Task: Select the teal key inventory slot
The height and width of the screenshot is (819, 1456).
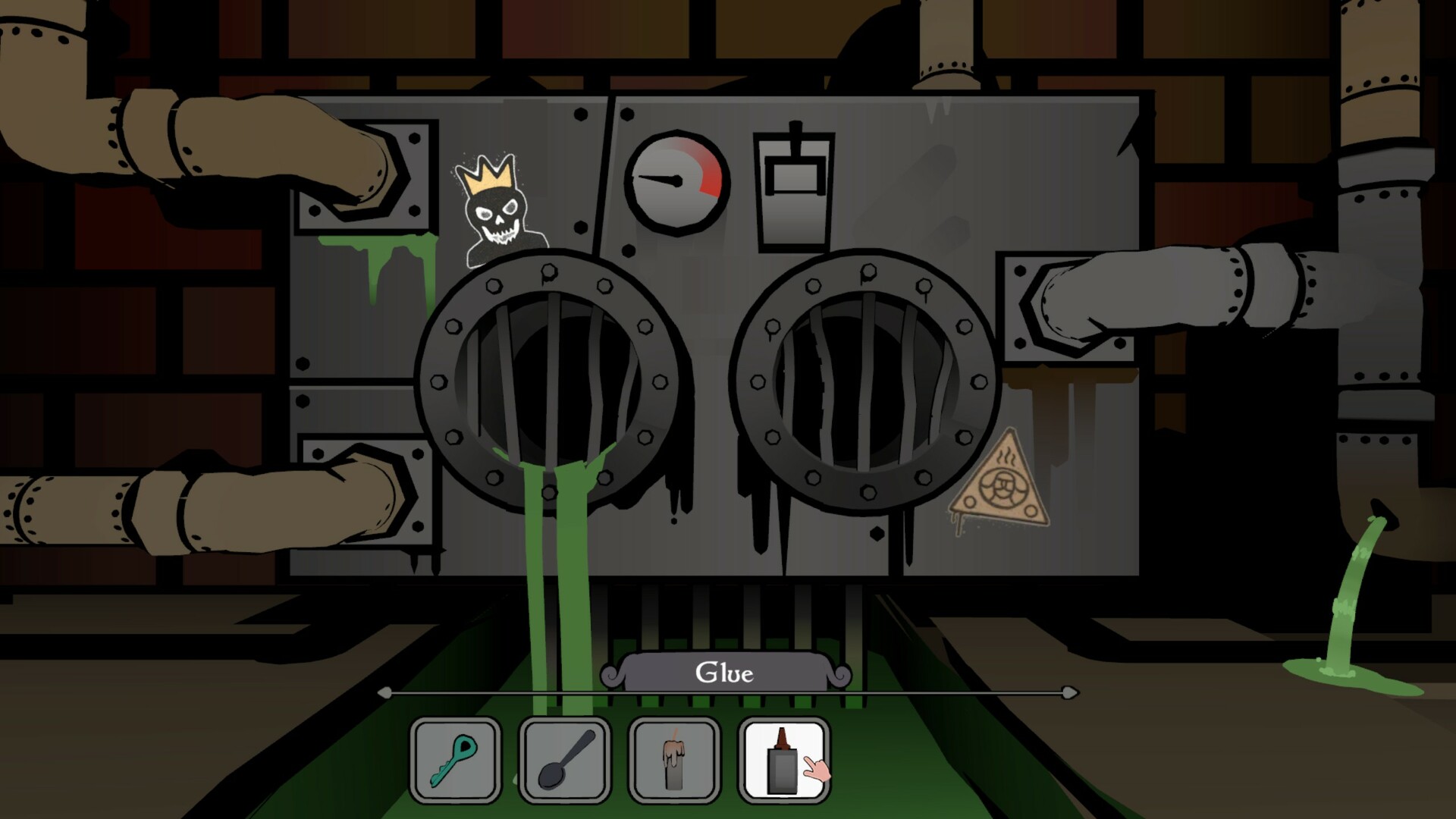Action: 456,759
